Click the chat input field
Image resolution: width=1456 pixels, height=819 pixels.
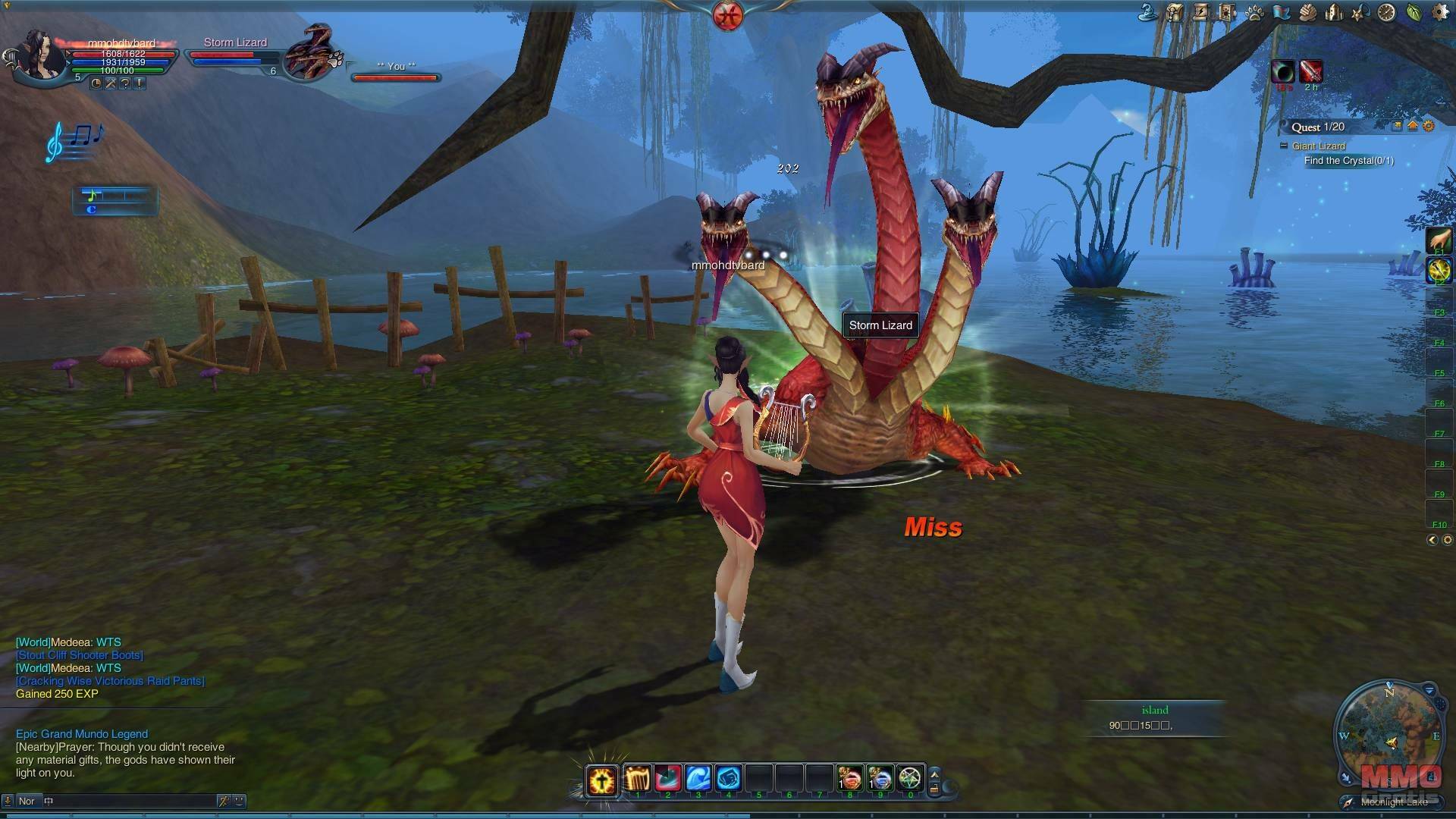pyautogui.click(x=129, y=801)
